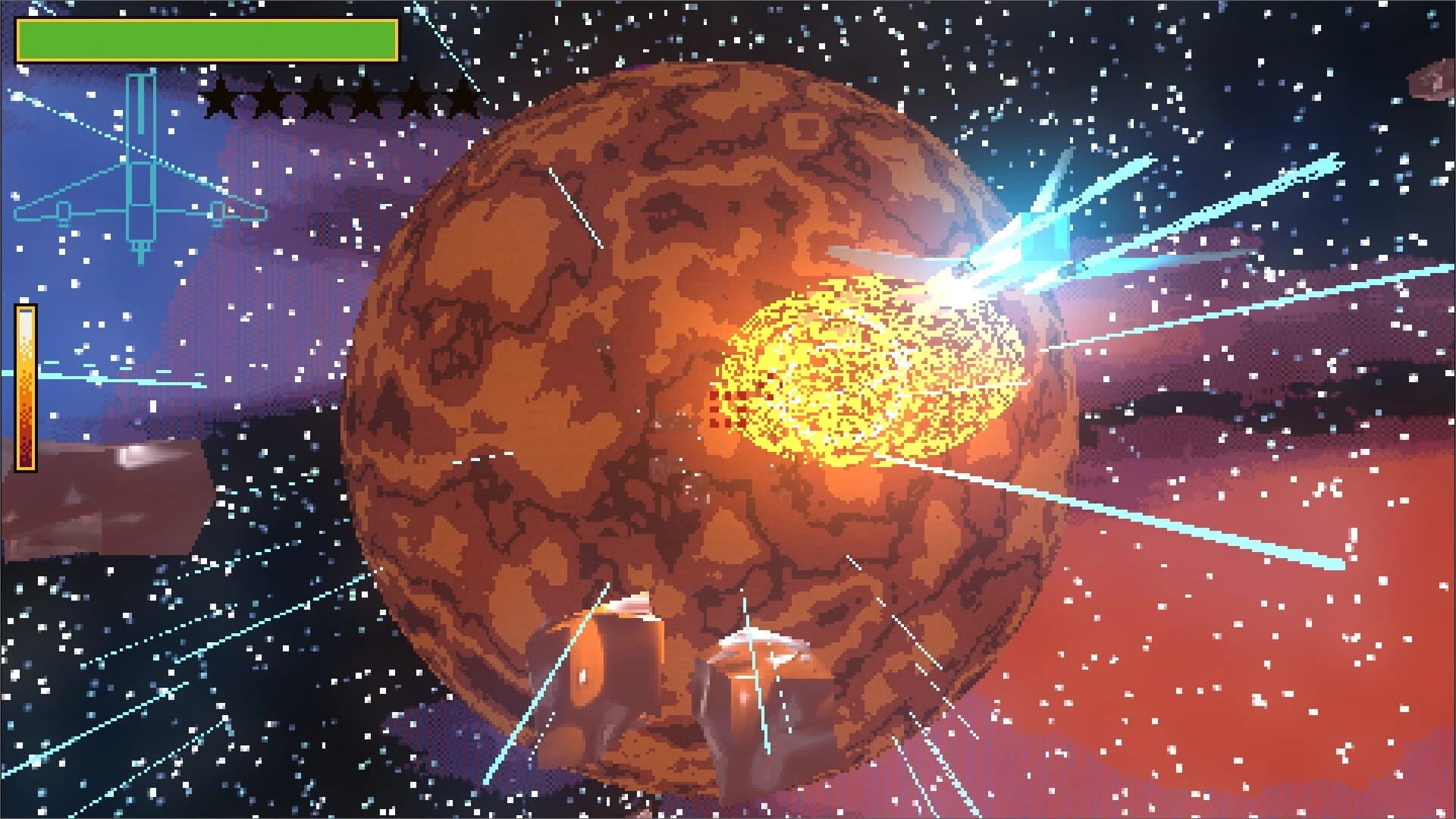
Task: Click the blue ship wireframe schematic
Action: (140, 167)
